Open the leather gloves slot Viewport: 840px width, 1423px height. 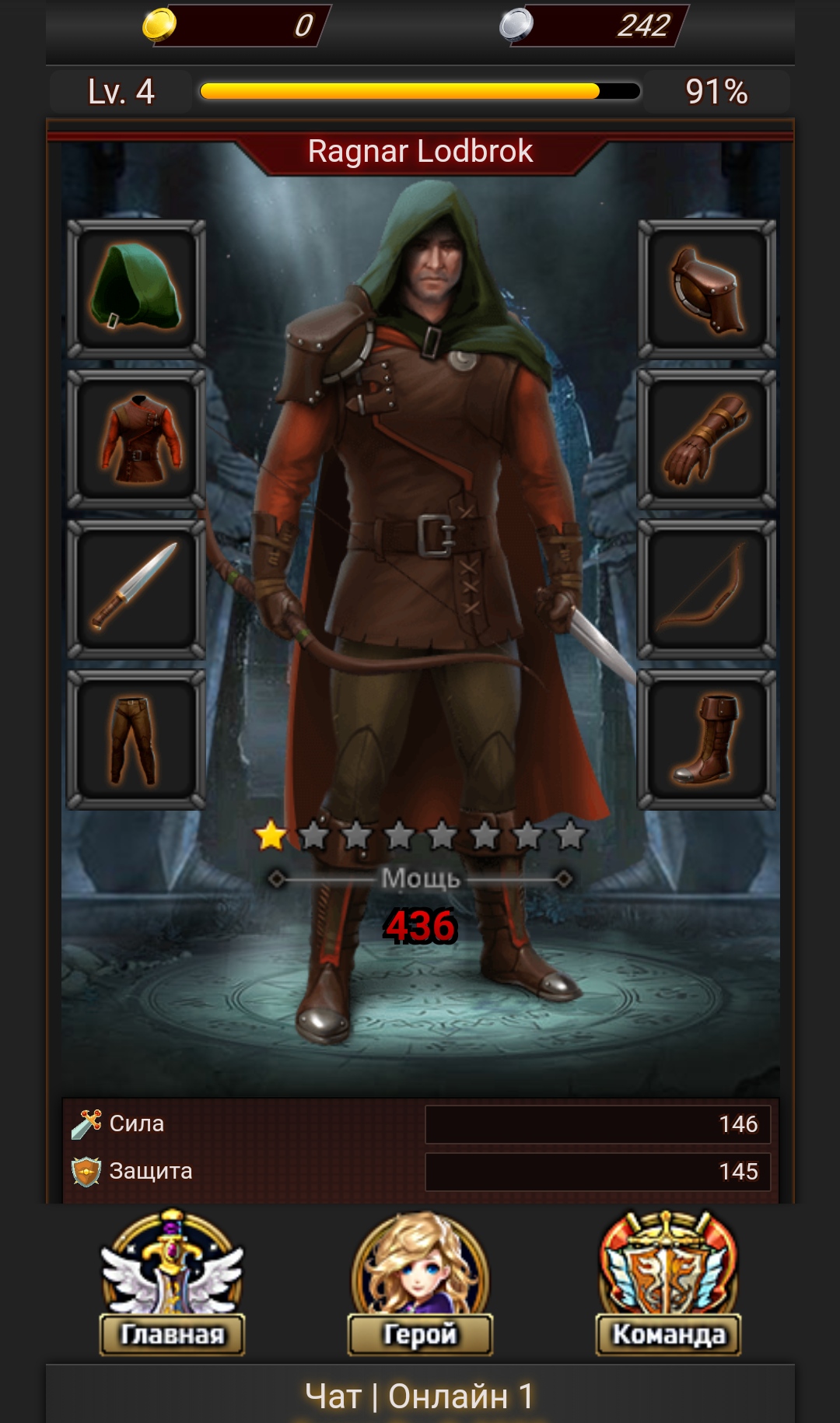click(x=706, y=439)
